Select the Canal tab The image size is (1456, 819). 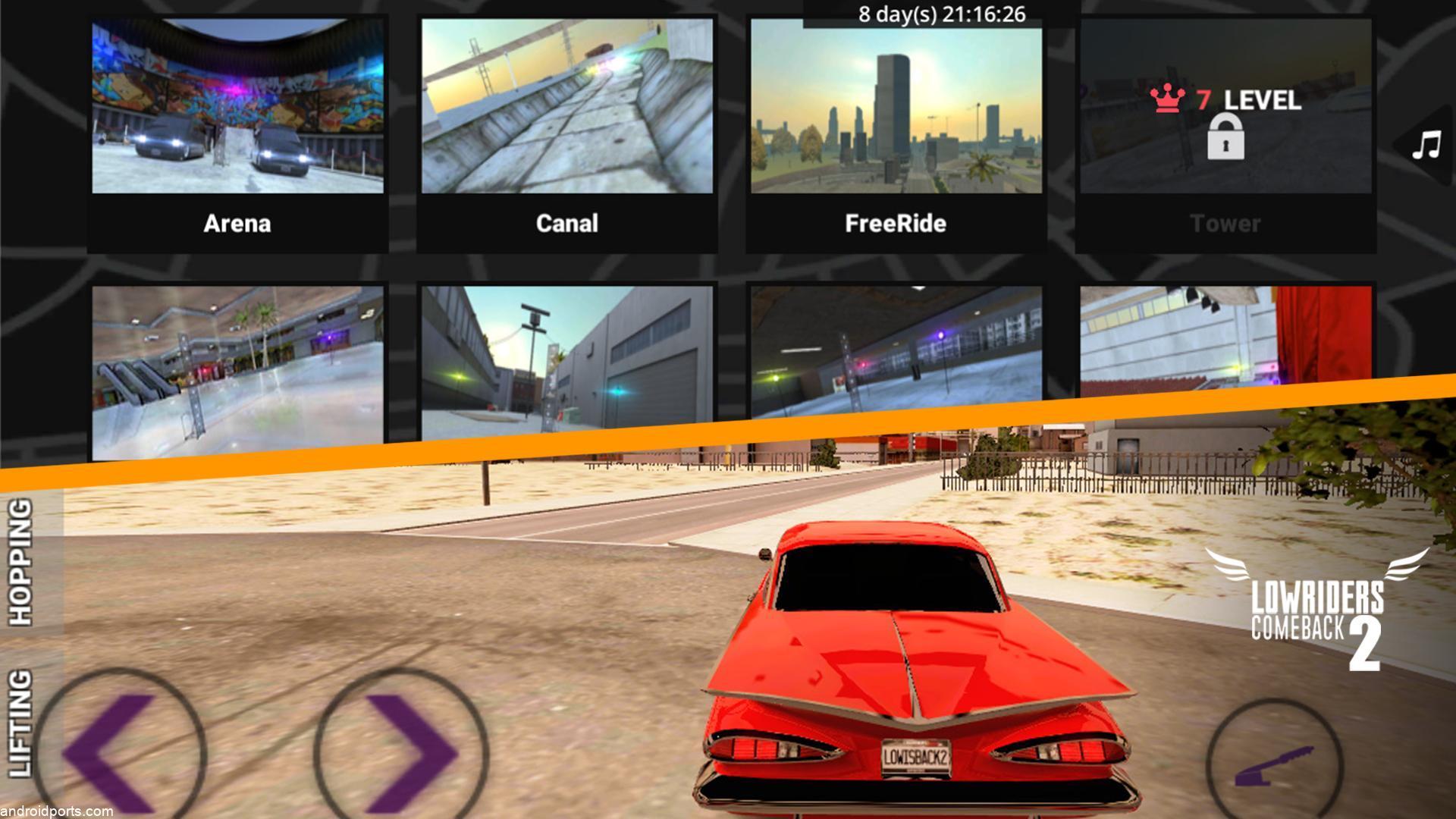(x=566, y=224)
